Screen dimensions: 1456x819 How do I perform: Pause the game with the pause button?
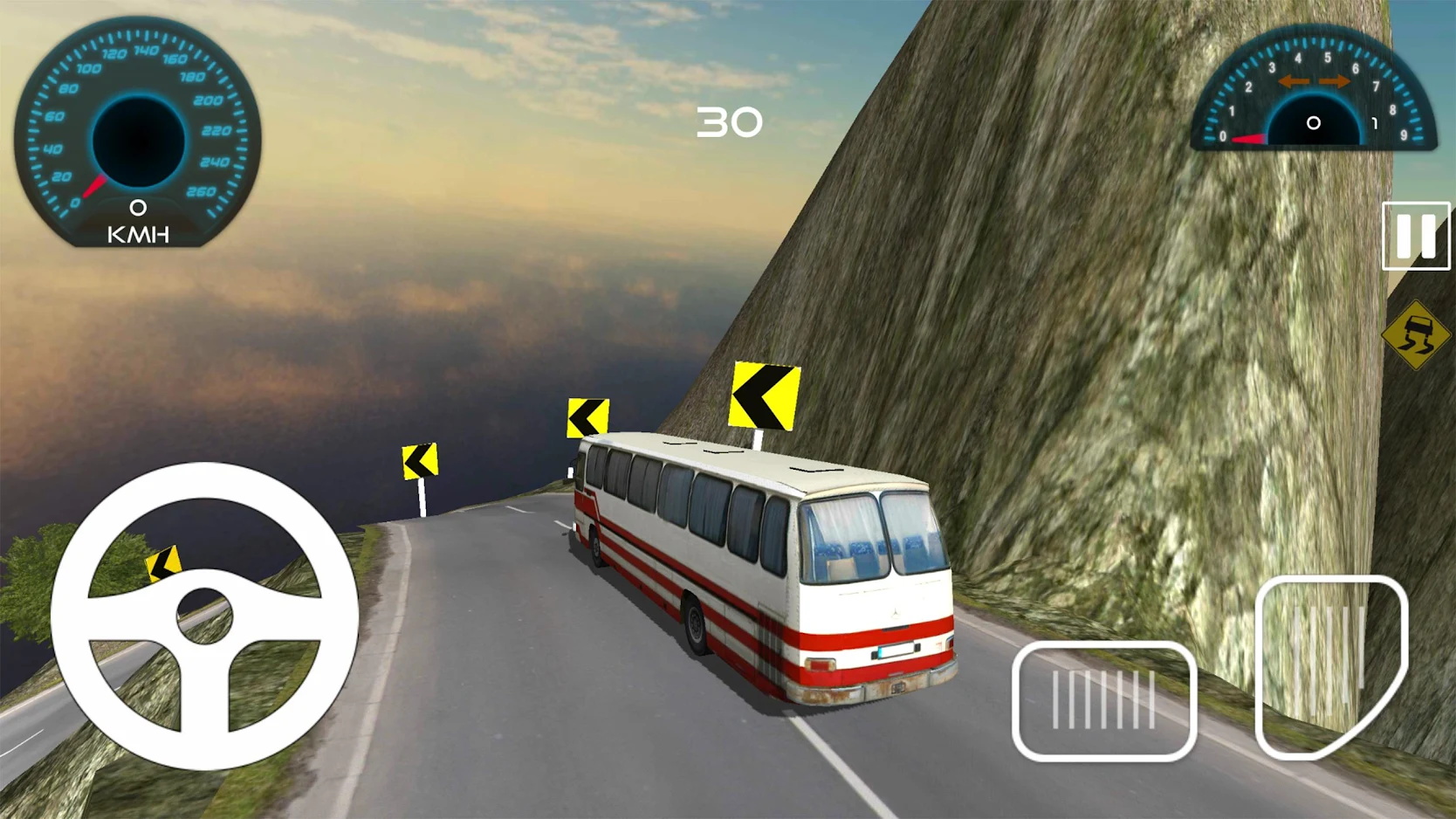point(1415,236)
